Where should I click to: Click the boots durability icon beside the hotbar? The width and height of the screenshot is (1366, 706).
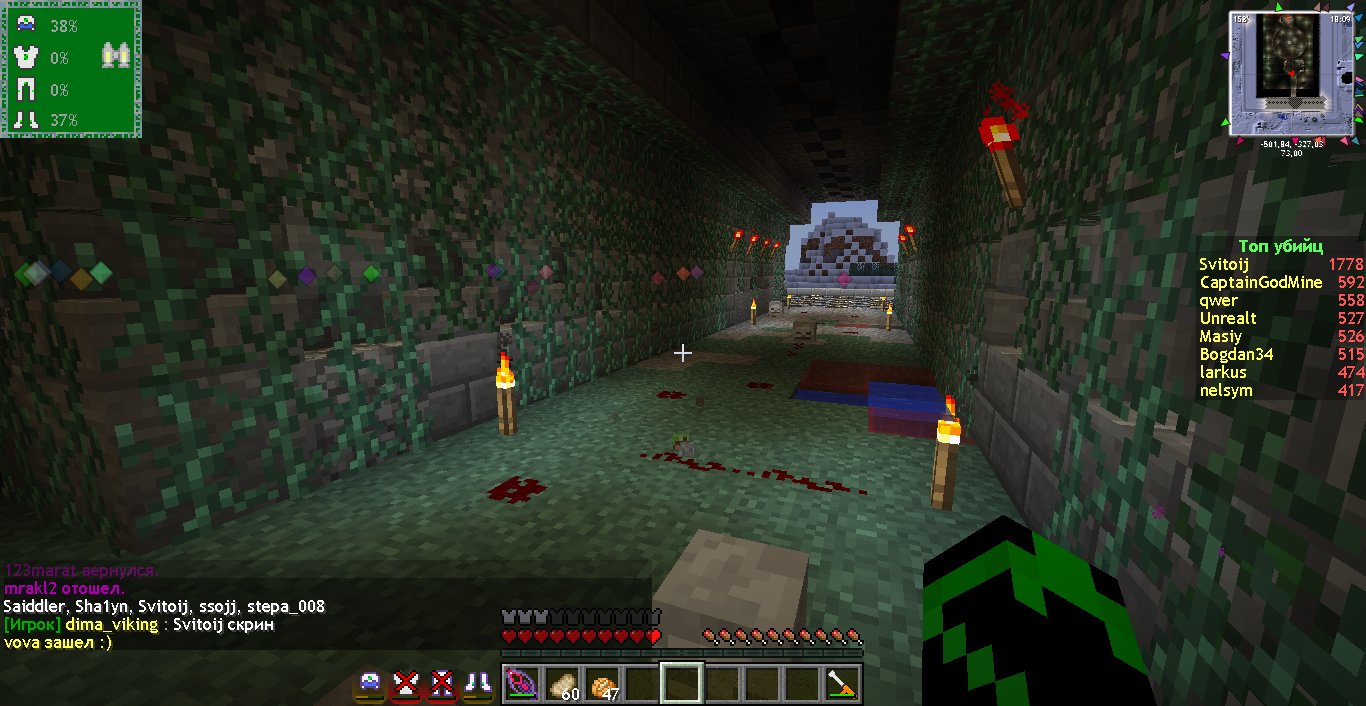(x=477, y=684)
